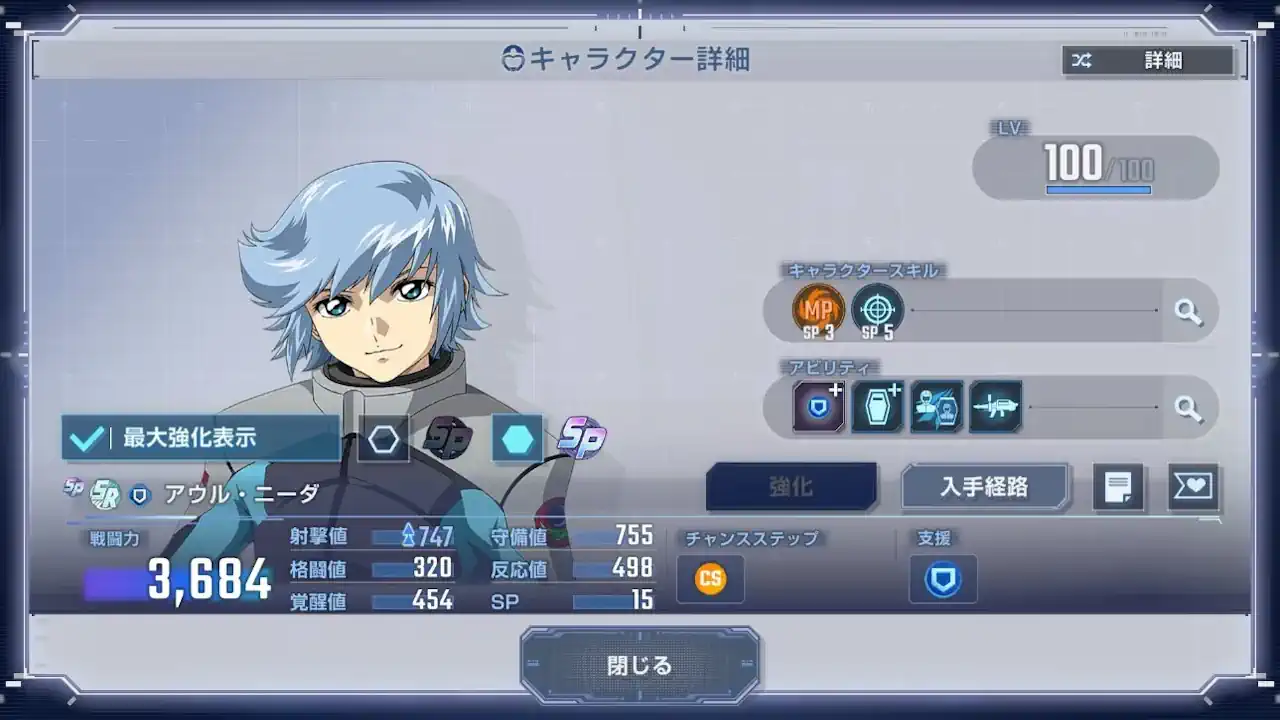This screenshot has width=1280, height=720.
Task: Click the 強化 enhance button
Action: (791, 487)
